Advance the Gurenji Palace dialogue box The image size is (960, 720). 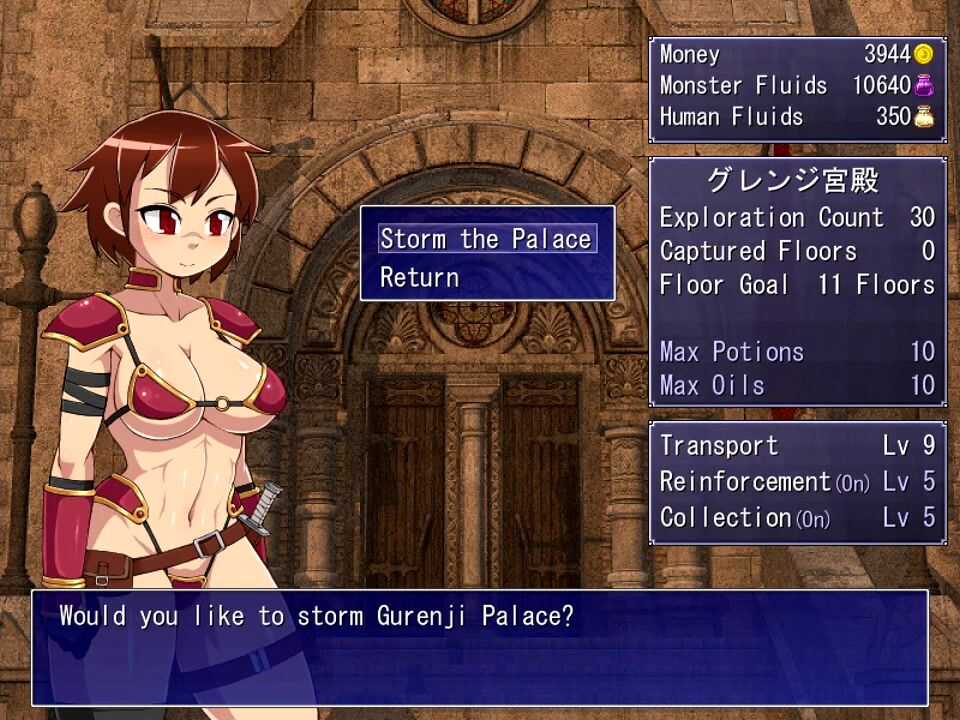[480, 646]
